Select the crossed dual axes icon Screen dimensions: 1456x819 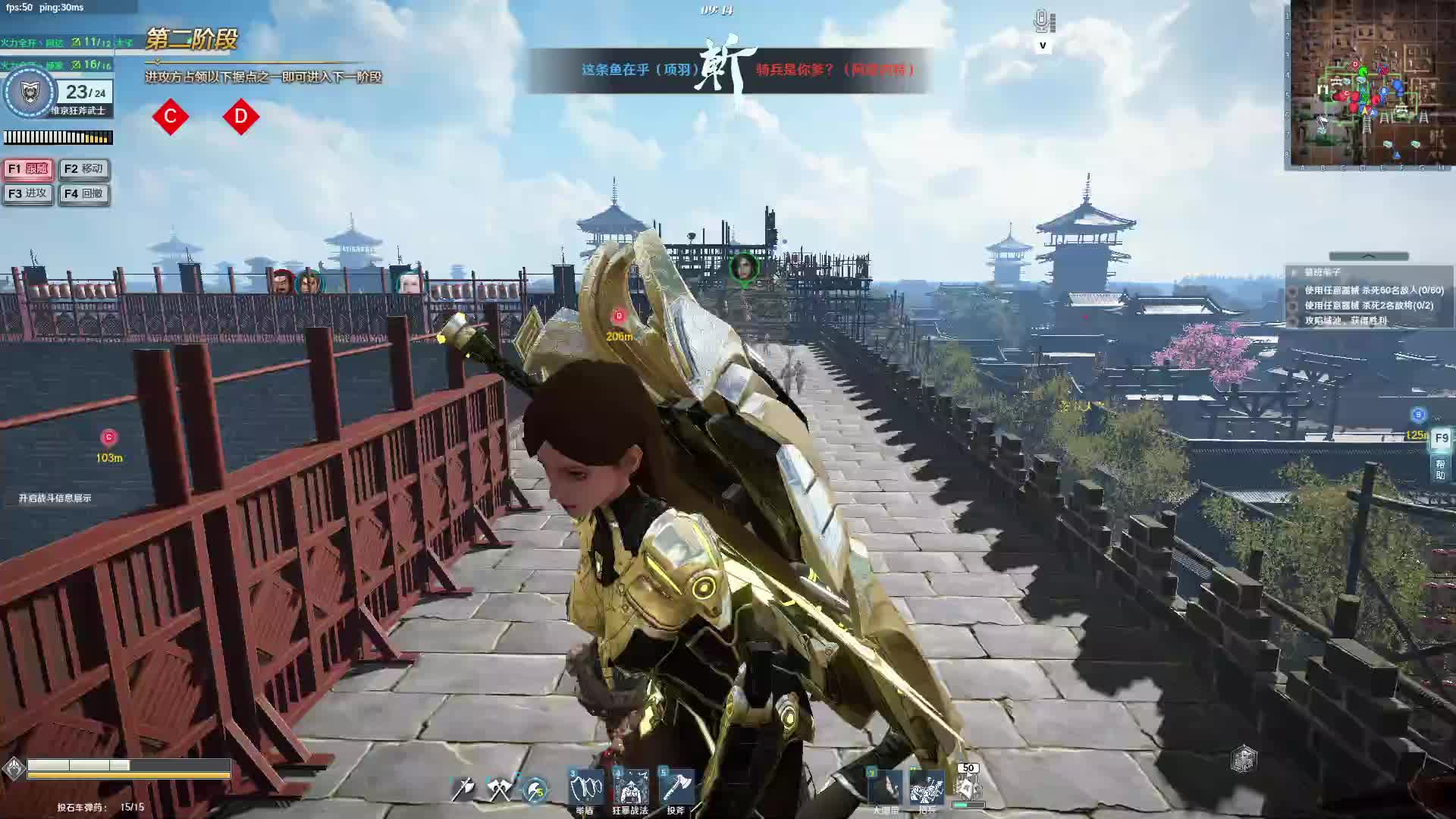point(499,789)
